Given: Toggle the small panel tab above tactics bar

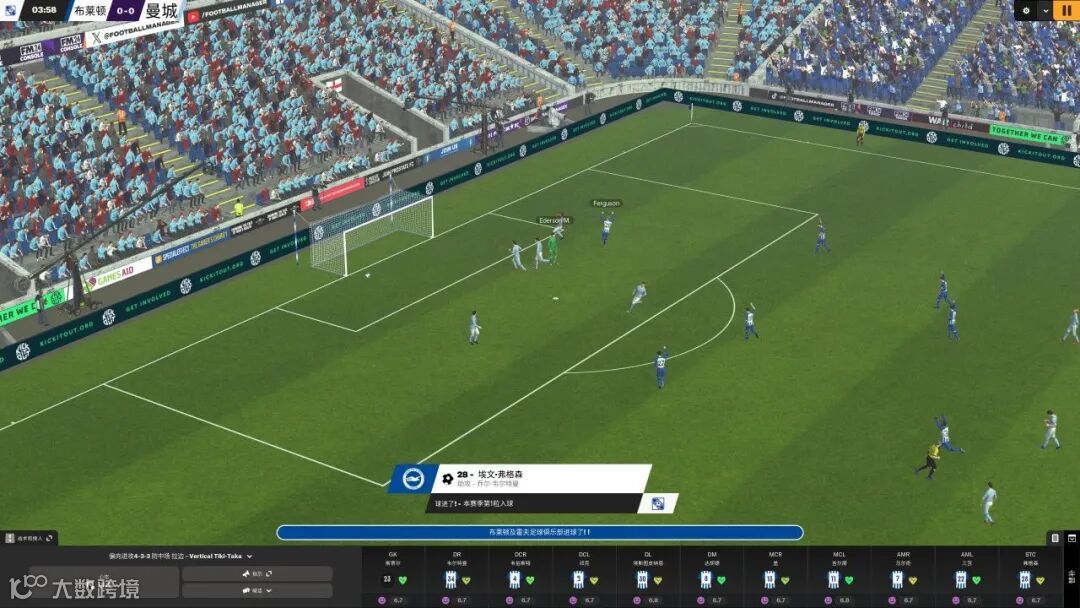Looking at the screenshot, I should point(30,538).
